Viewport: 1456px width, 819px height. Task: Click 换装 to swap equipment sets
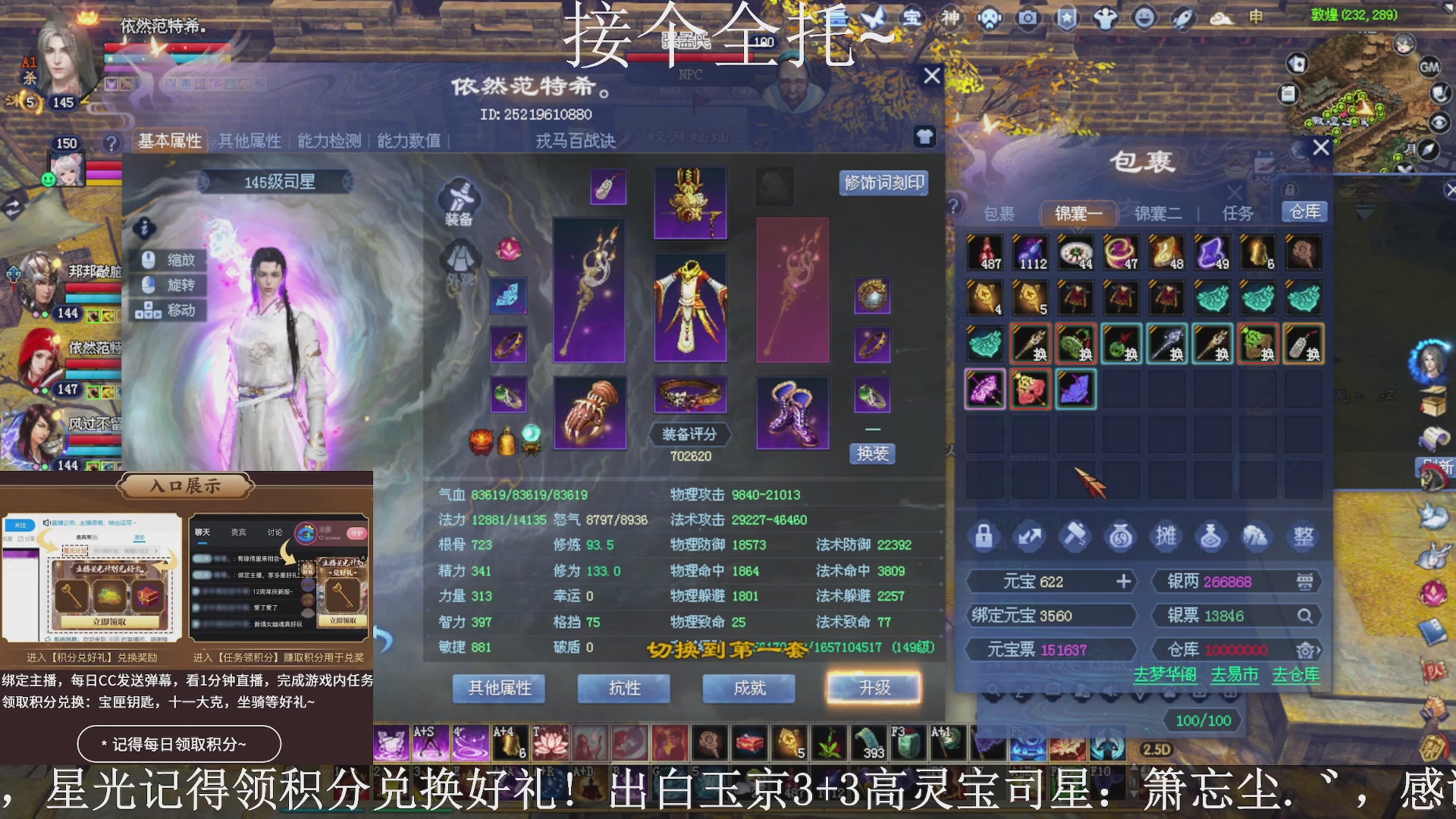tap(874, 453)
